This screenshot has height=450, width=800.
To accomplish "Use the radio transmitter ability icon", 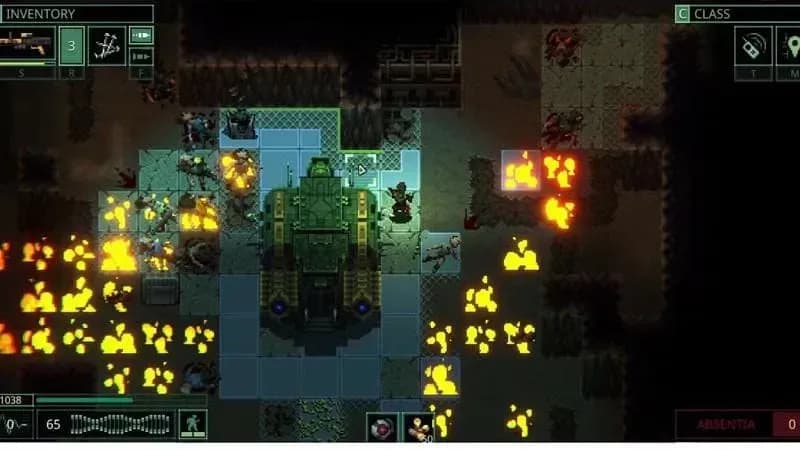I will pos(753,46).
